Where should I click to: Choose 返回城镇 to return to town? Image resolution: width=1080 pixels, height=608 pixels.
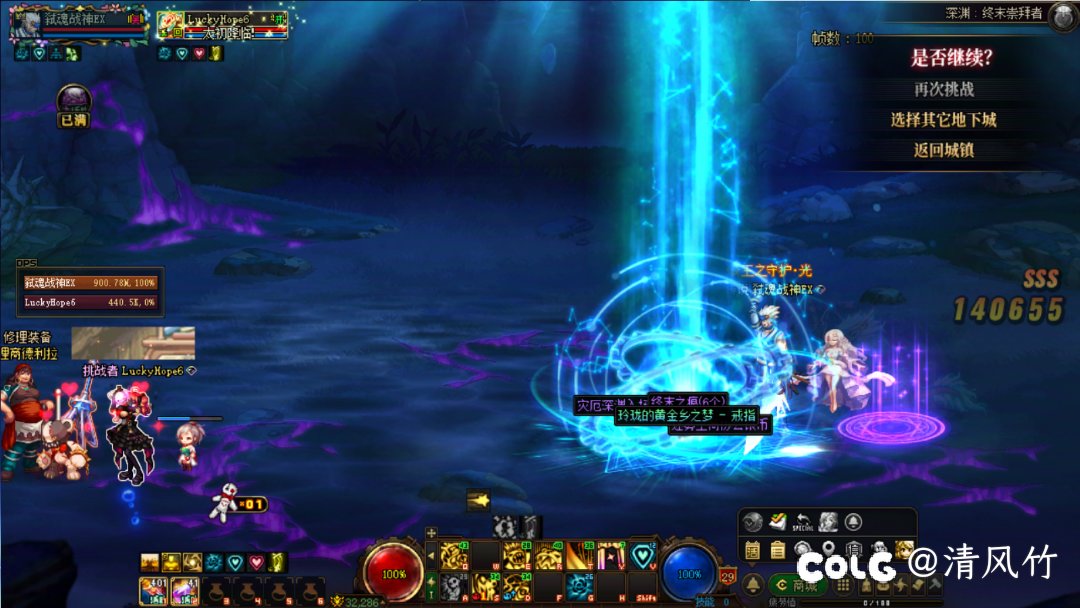point(943,150)
